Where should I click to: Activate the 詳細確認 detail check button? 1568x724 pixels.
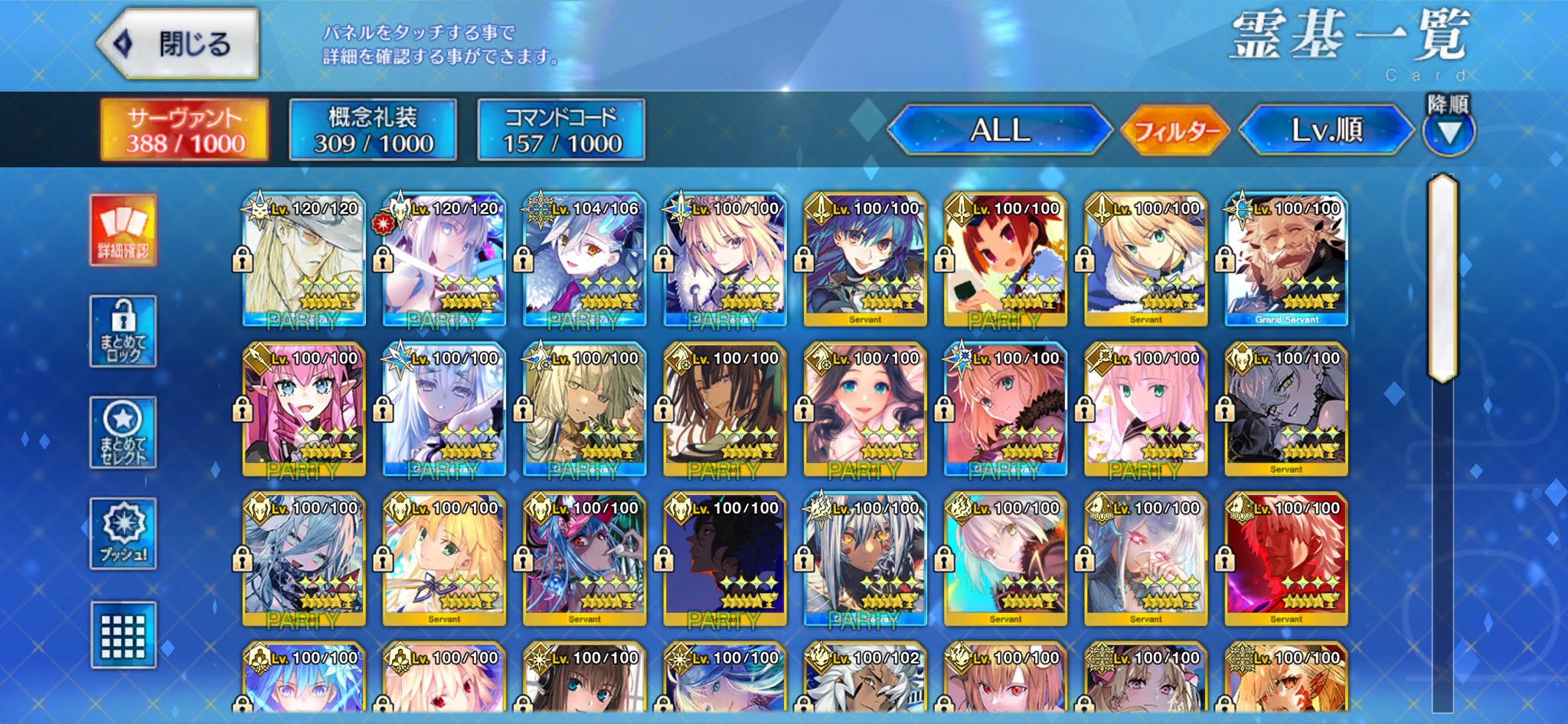pyautogui.click(x=123, y=231)
